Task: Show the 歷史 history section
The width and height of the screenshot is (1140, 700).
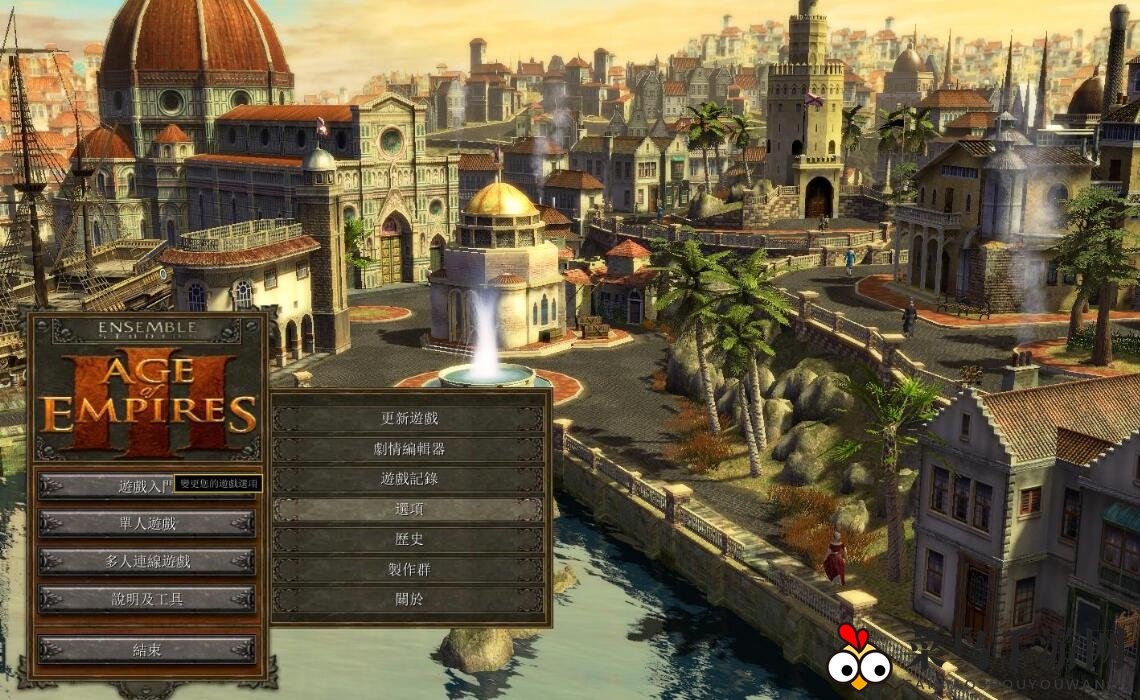Action: [409, 539]
